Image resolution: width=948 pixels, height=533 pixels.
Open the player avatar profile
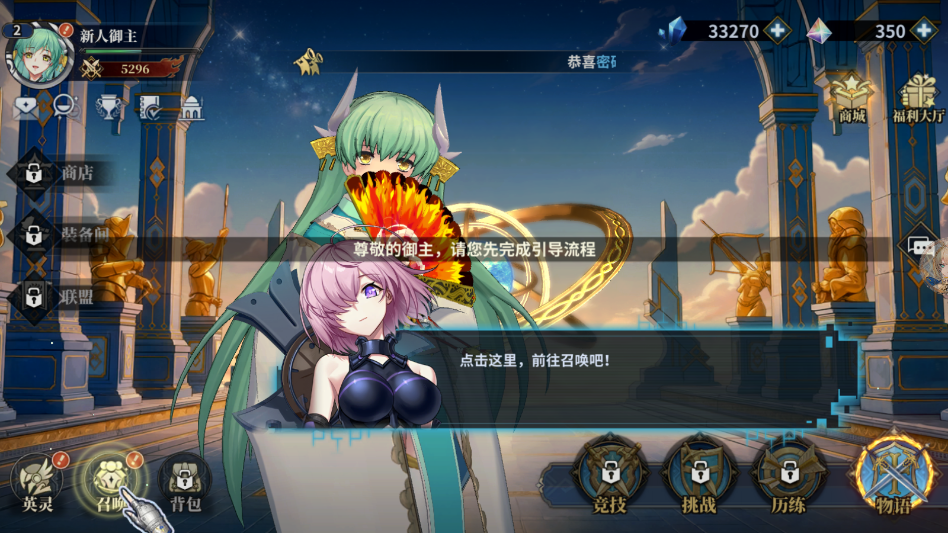[x=38, y=55]
